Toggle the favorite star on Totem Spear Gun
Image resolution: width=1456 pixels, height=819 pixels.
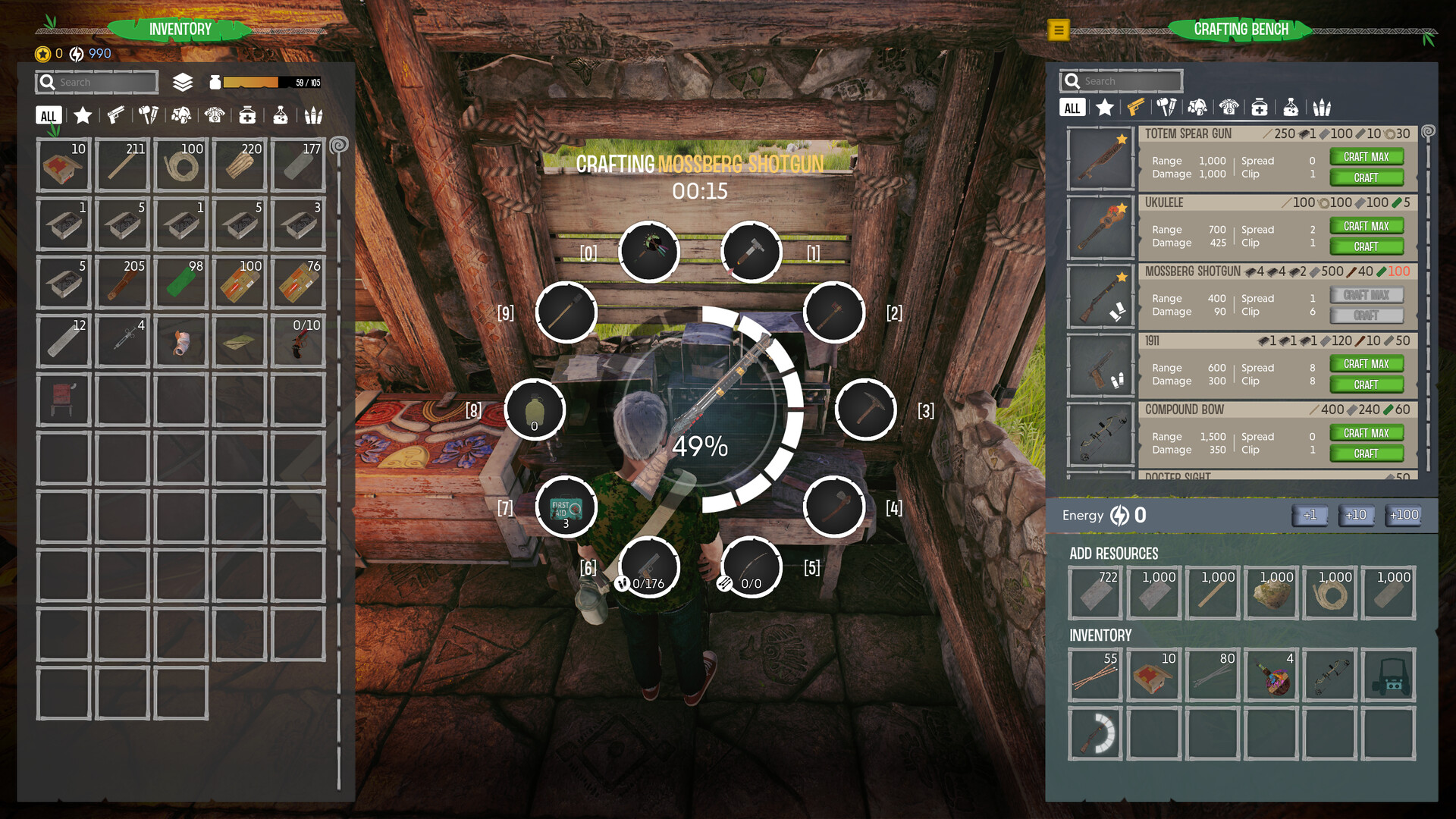pyautogui.click(x=1121, y=138)
